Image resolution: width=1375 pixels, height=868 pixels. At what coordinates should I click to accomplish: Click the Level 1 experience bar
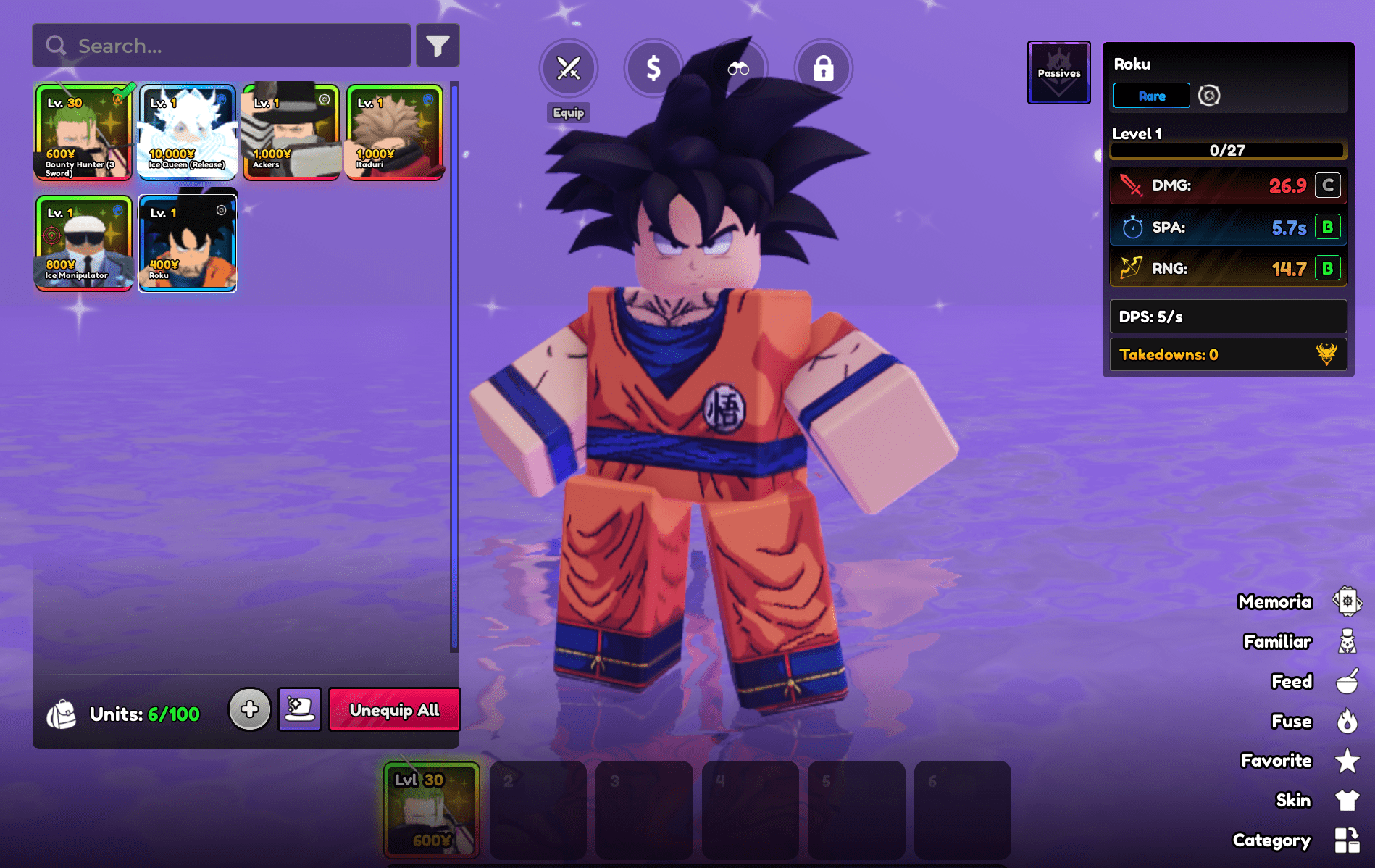pyautogui.click(x=1227, y=150)
